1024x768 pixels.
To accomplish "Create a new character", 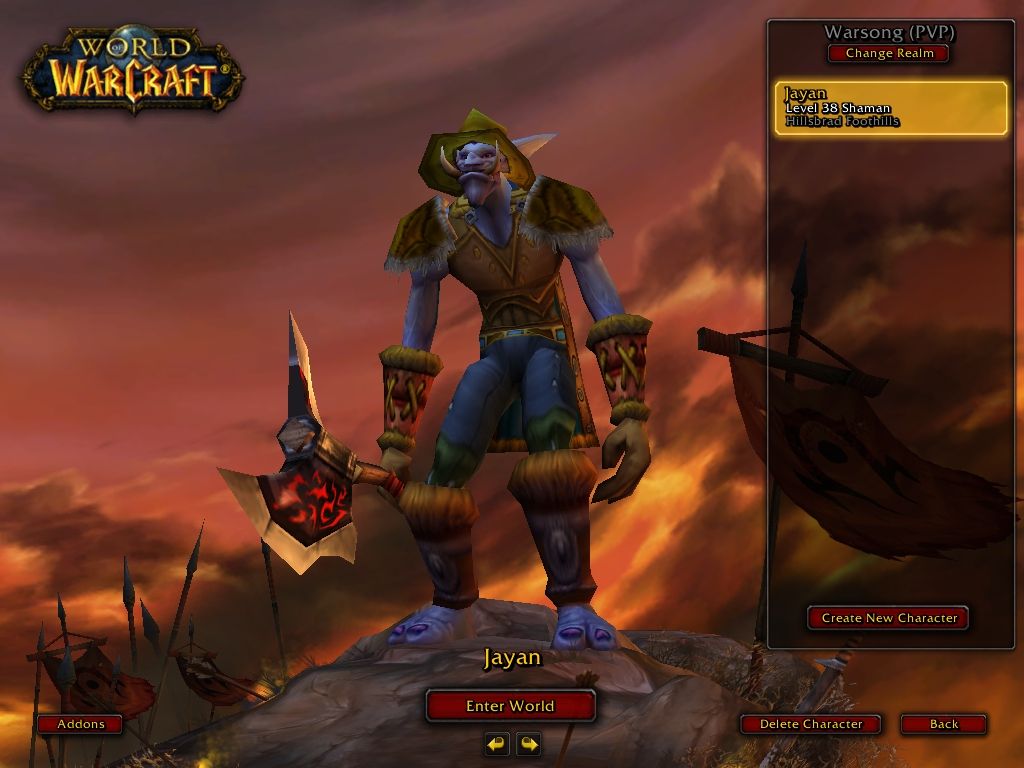I will click(x=888, y=618).
